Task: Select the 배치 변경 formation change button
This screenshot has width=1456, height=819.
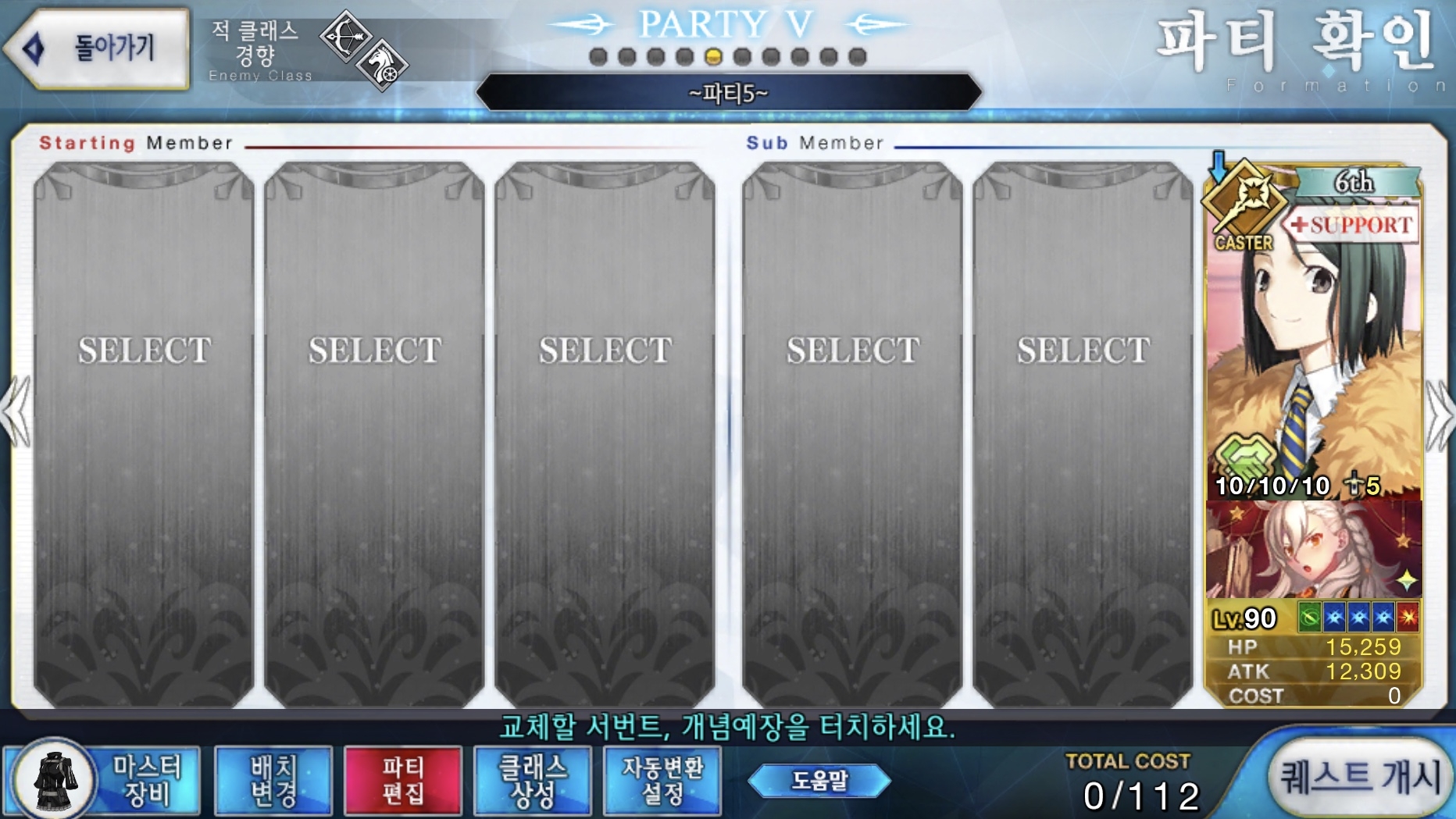Action: (273, 780)
